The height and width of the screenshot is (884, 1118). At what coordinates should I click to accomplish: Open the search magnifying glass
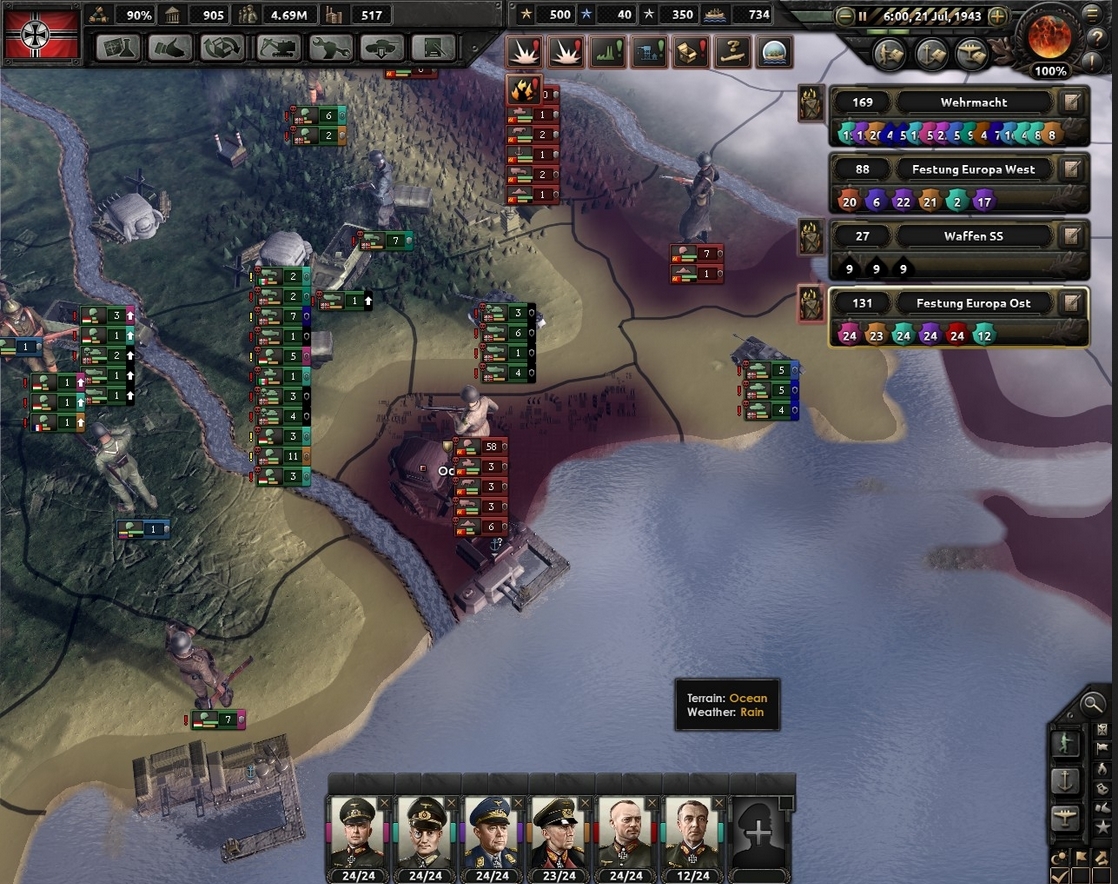(x=1093, y=704)
